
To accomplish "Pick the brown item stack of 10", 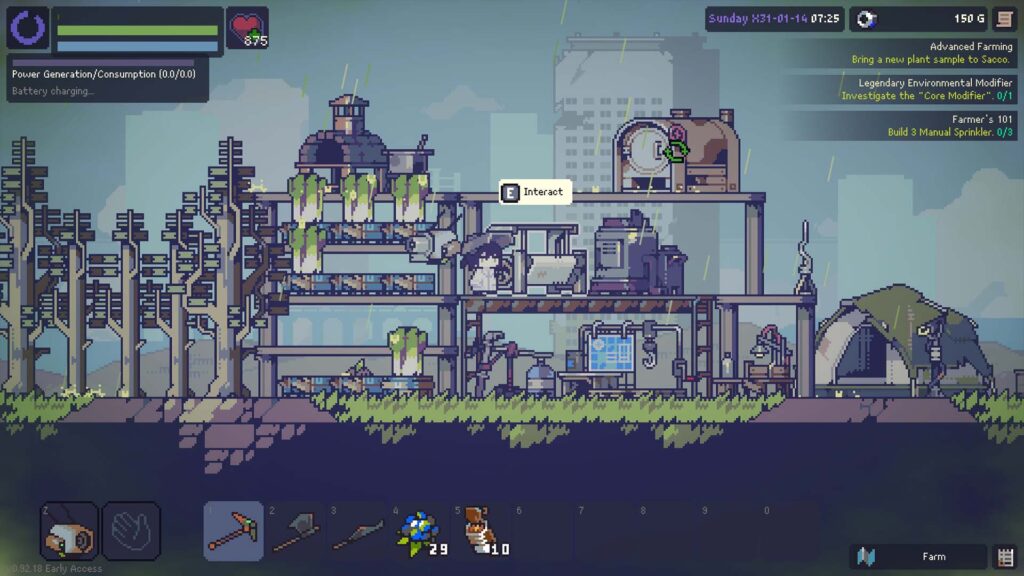I will 480,531.
